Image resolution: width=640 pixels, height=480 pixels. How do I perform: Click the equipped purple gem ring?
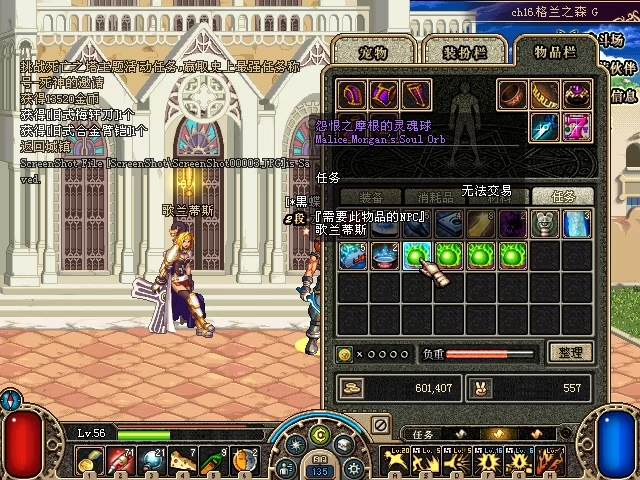[x=577, y=95]
